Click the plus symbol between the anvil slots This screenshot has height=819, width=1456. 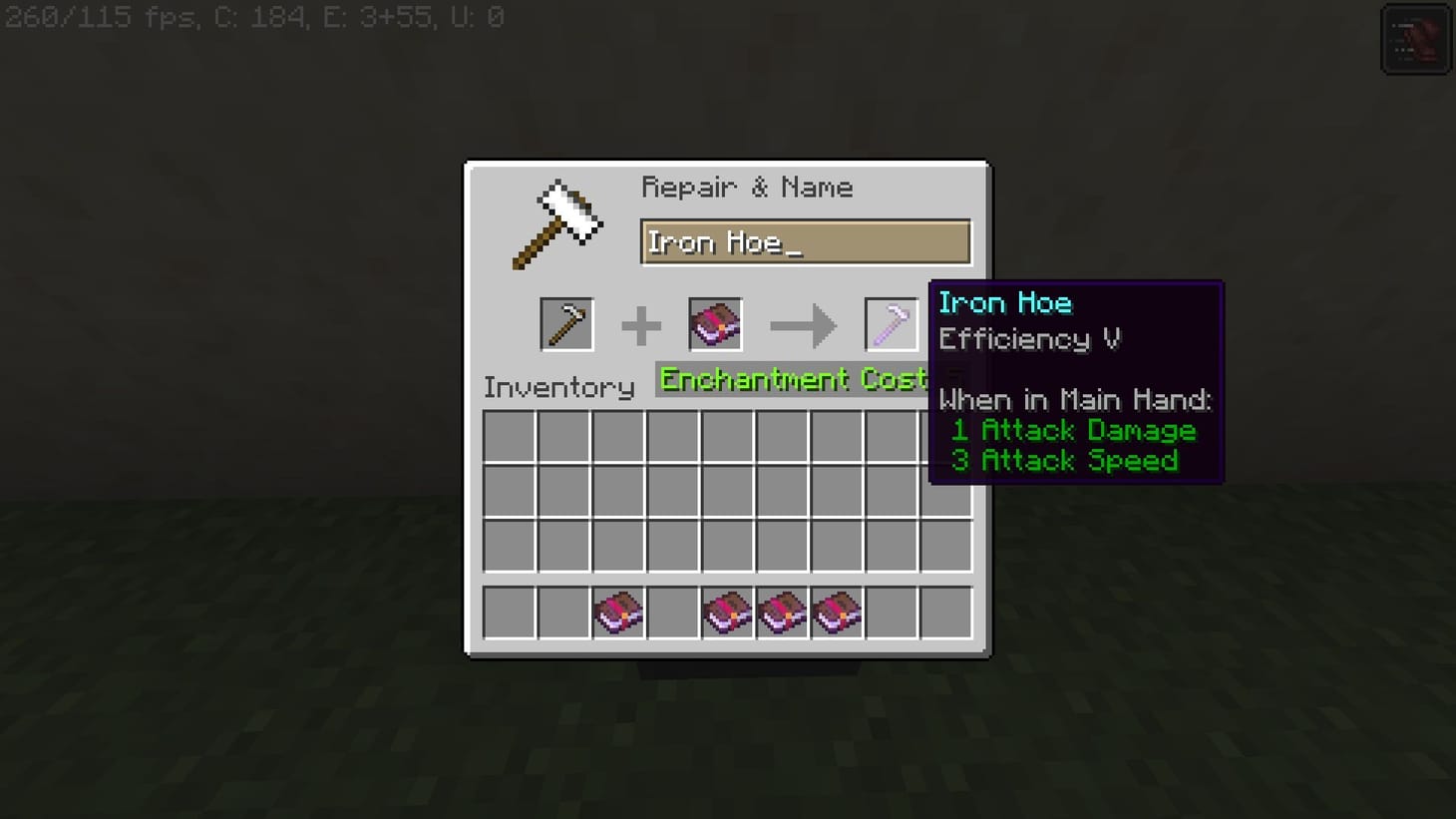(x=641, y=323)
